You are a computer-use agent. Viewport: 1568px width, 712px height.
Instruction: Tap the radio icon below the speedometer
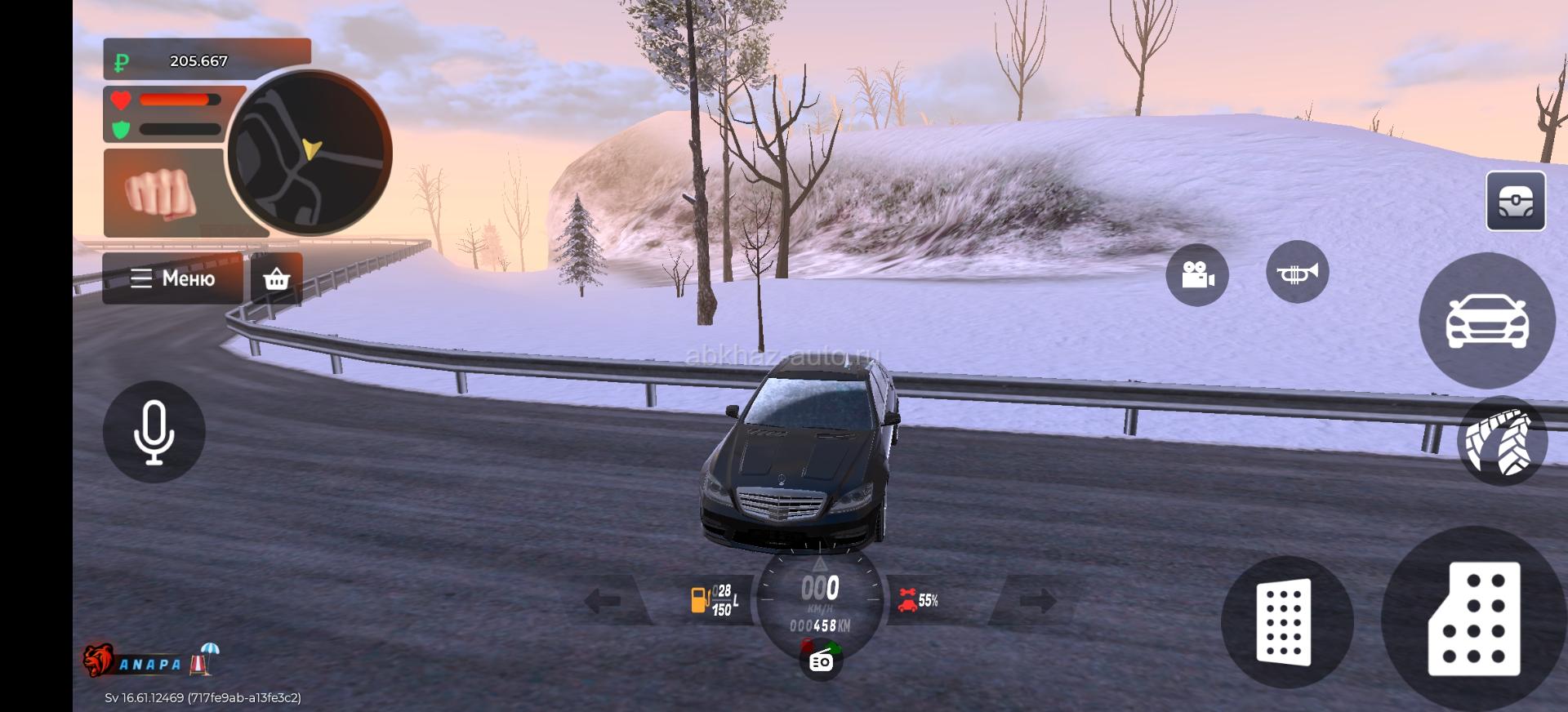pyautogui.click(x=821, y=661)
